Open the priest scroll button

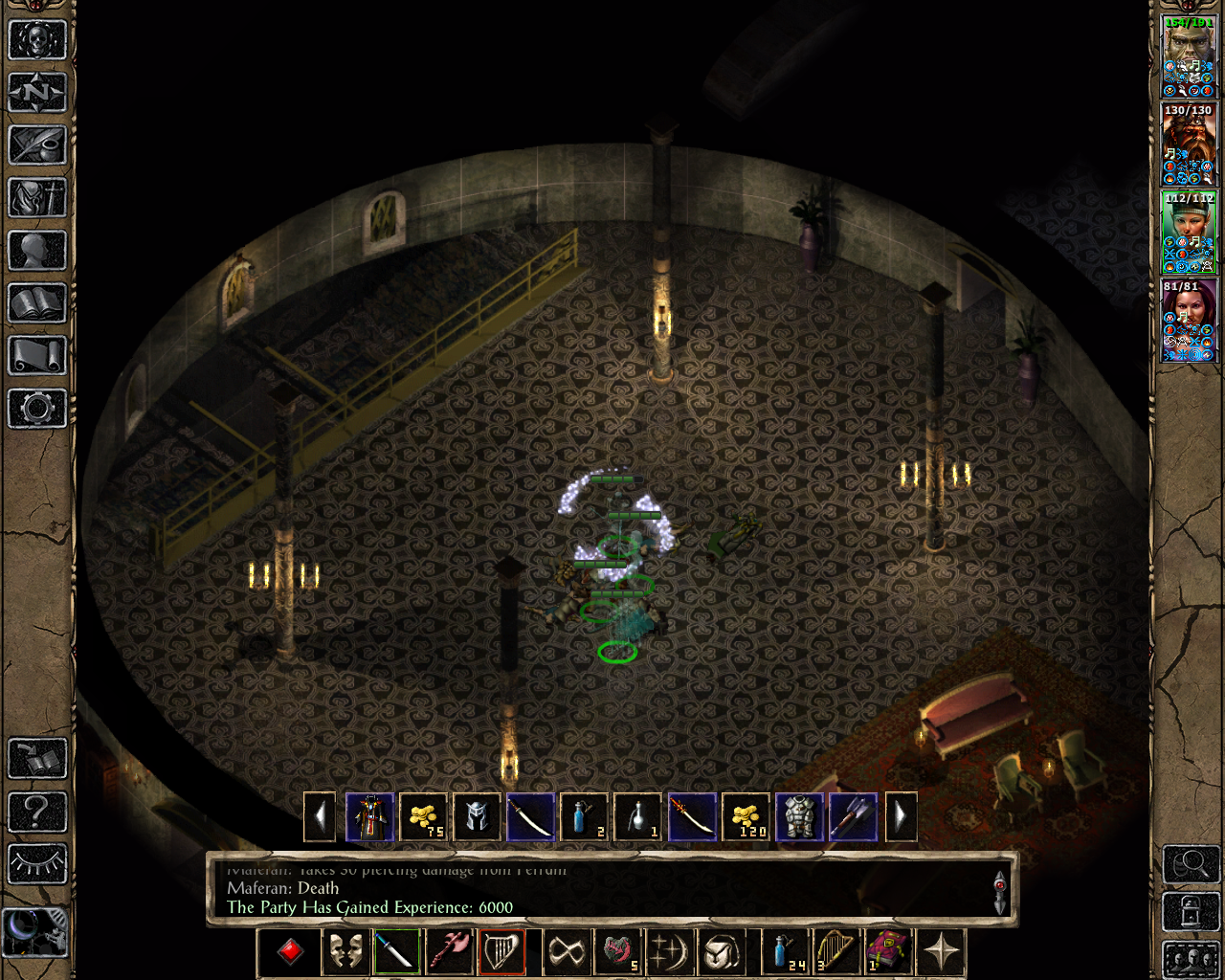(x=37, y=356)
